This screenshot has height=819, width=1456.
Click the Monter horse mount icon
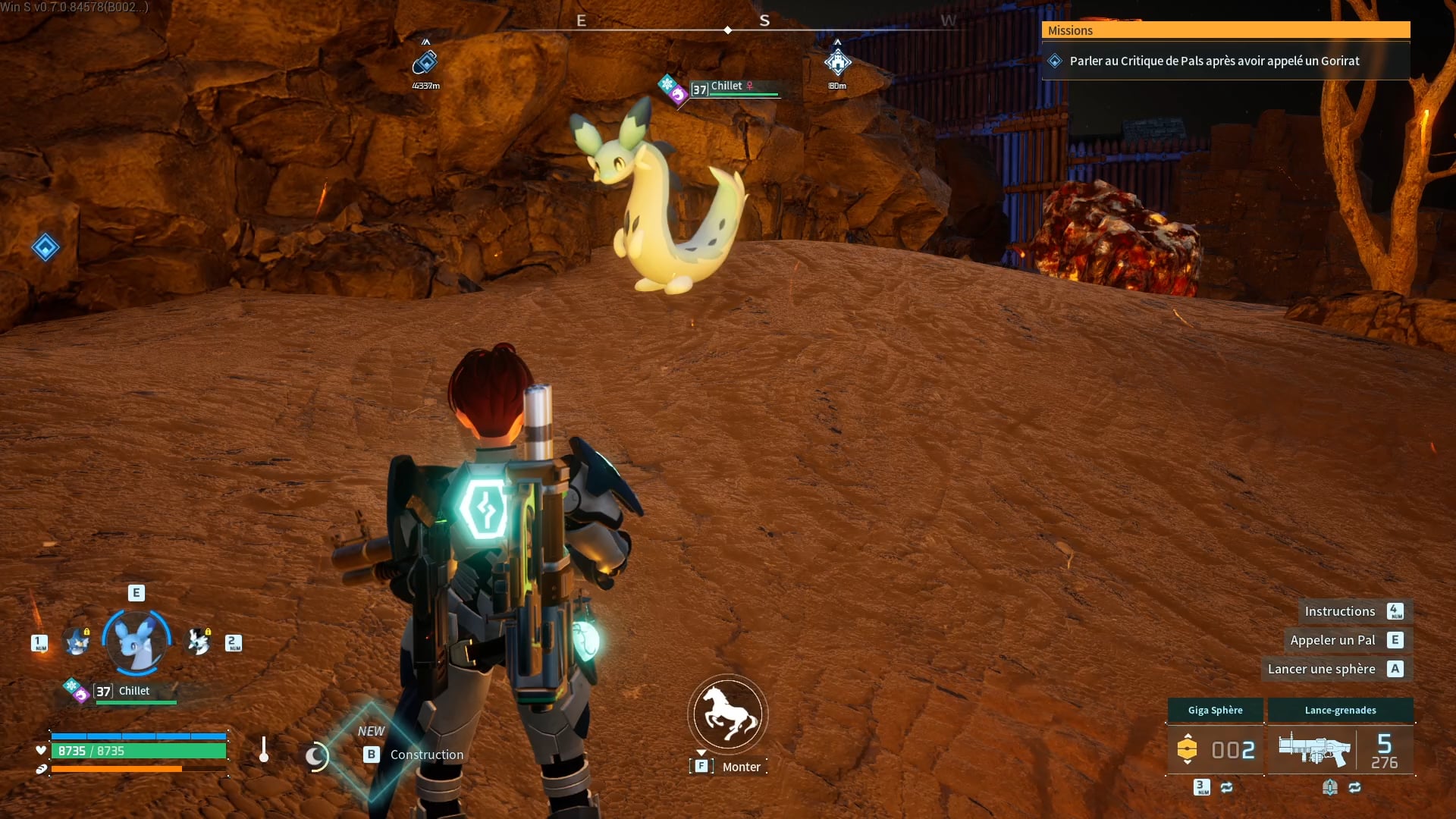coord(728,714)
